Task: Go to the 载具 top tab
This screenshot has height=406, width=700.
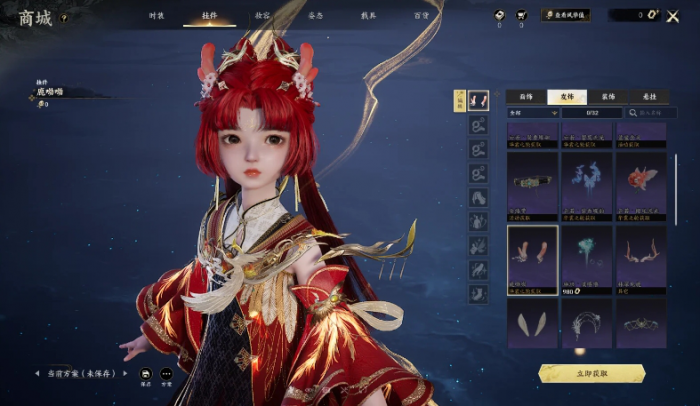Action: point(369,16)
